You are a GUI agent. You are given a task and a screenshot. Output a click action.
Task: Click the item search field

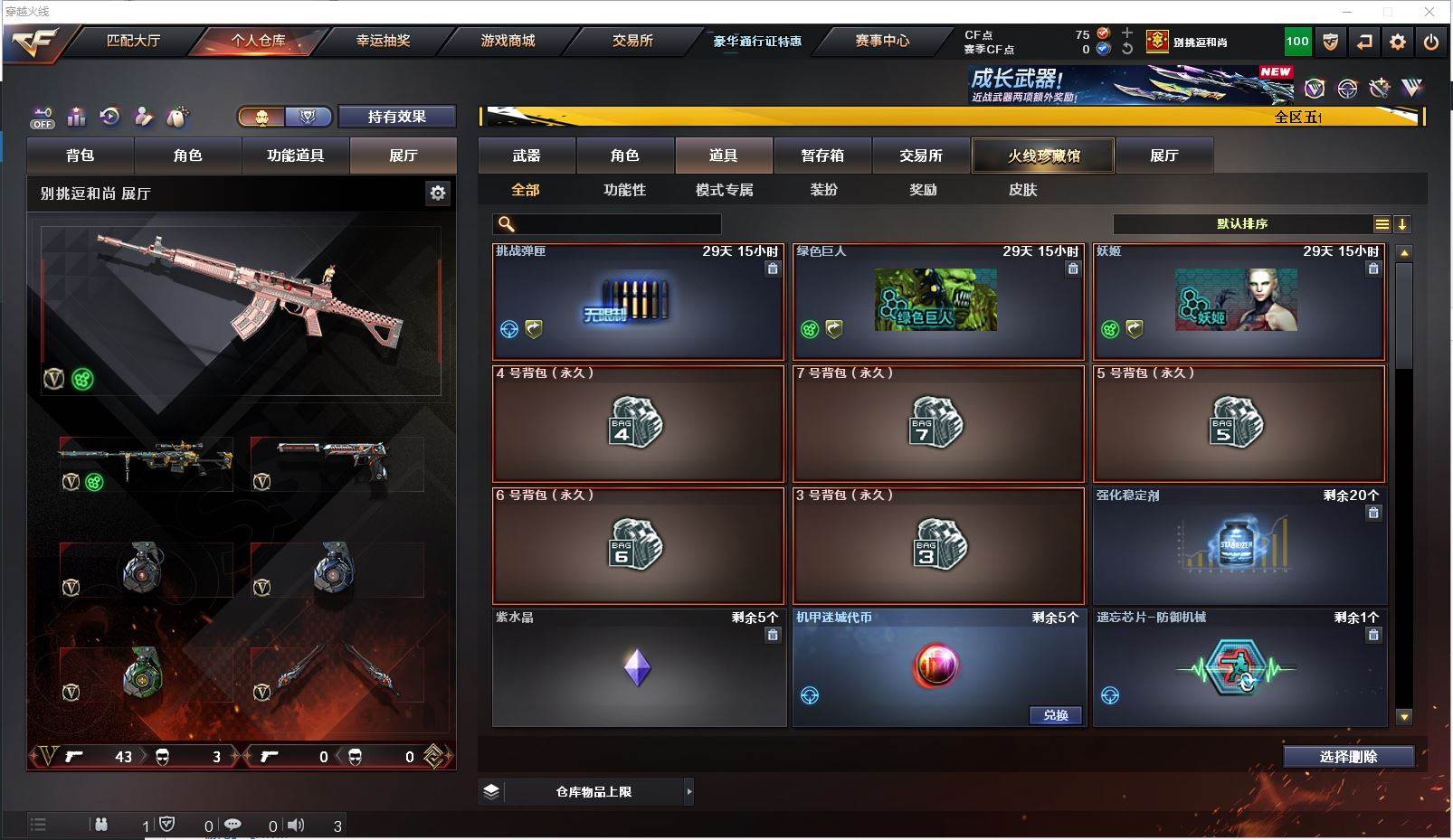[615, 224]
